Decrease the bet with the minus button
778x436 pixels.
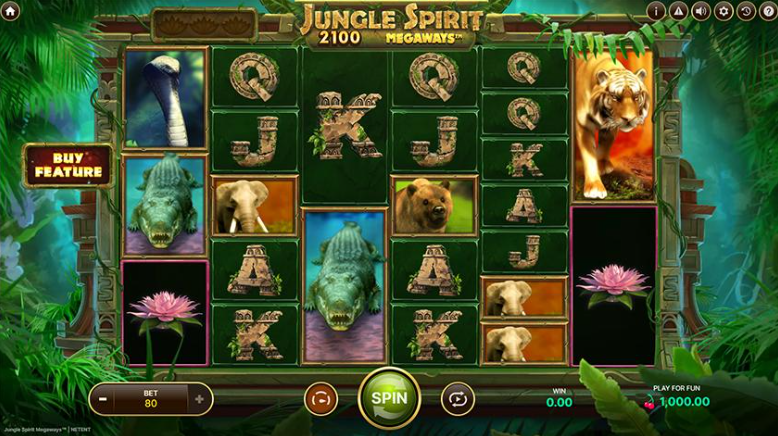(x=104, y=399)
